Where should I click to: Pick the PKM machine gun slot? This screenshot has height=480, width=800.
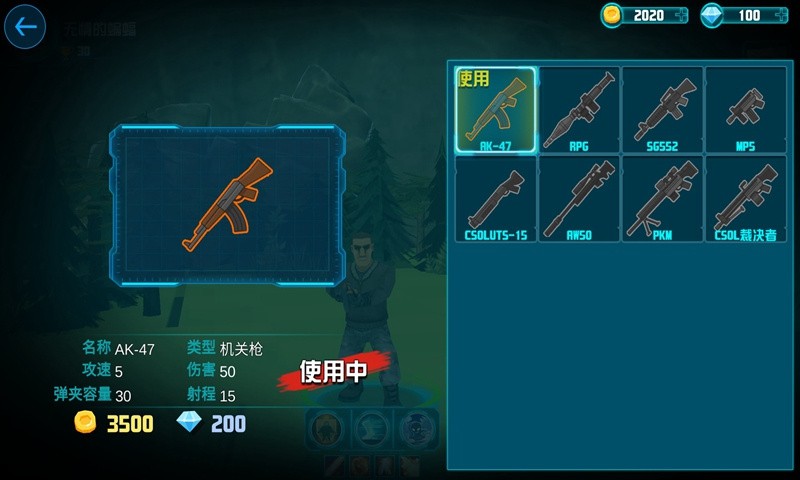point(662,199)
